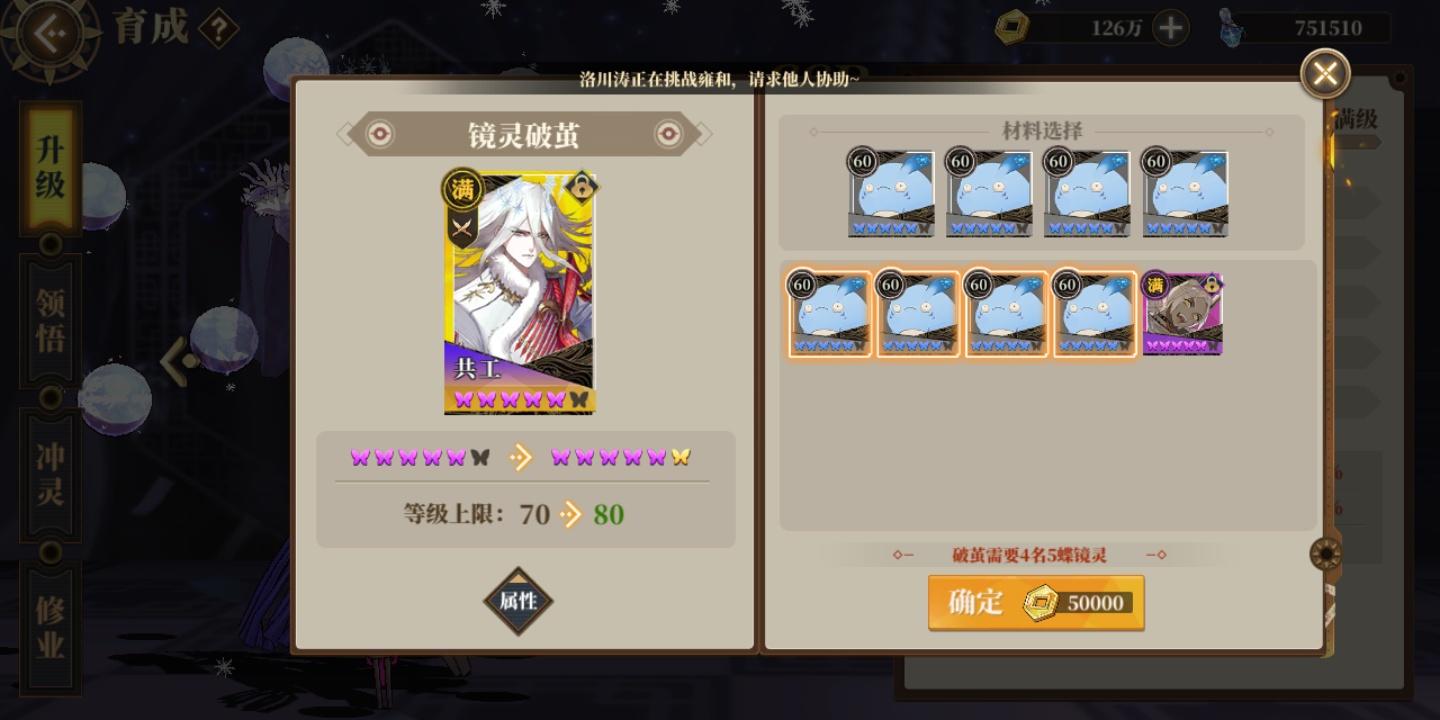The image size is (1440, 720).
Task: Click the gear emblem on the right panel edge
Action: point(1326,553)
